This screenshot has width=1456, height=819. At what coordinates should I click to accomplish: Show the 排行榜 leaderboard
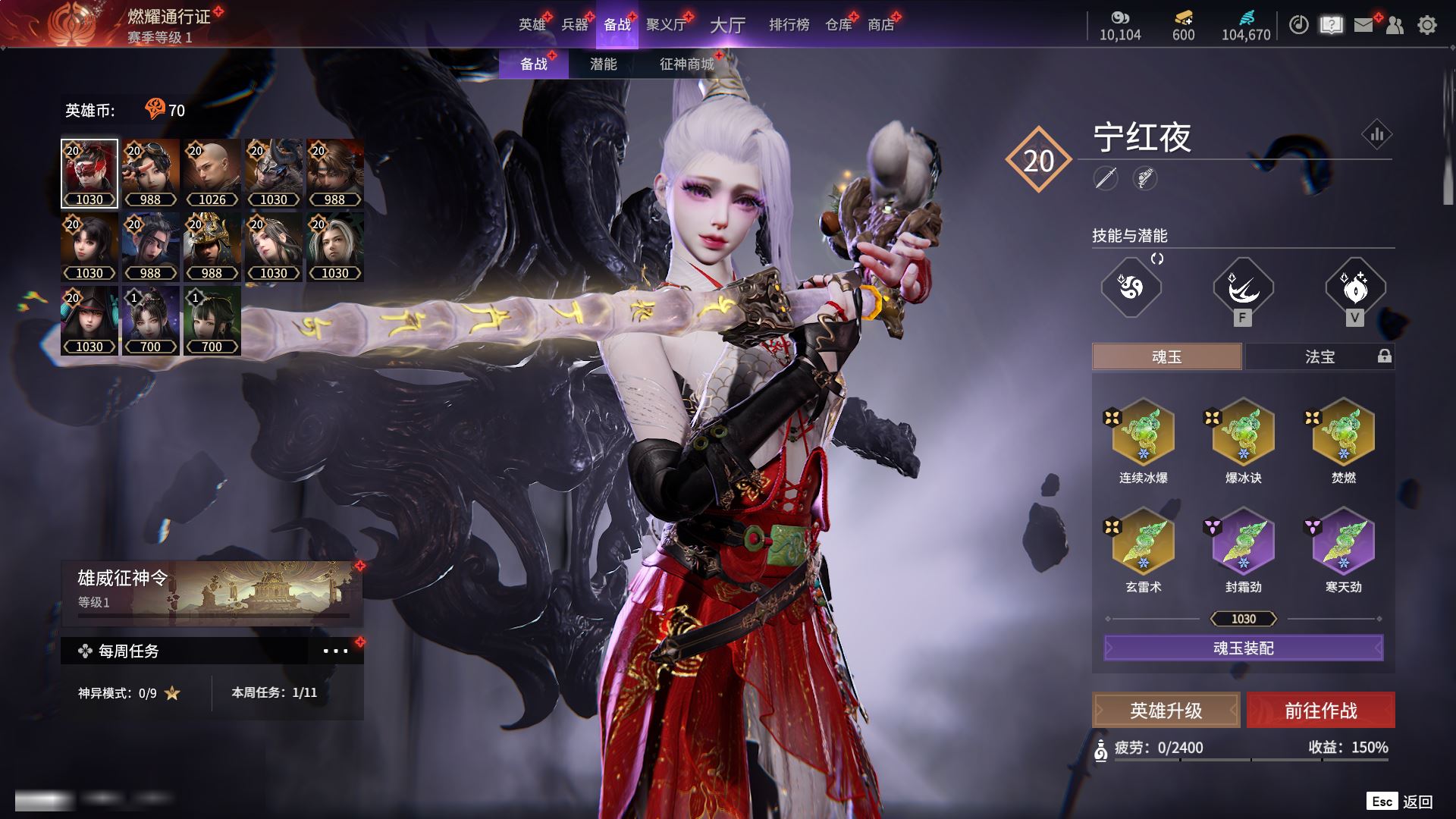click(x=789, y=25)
